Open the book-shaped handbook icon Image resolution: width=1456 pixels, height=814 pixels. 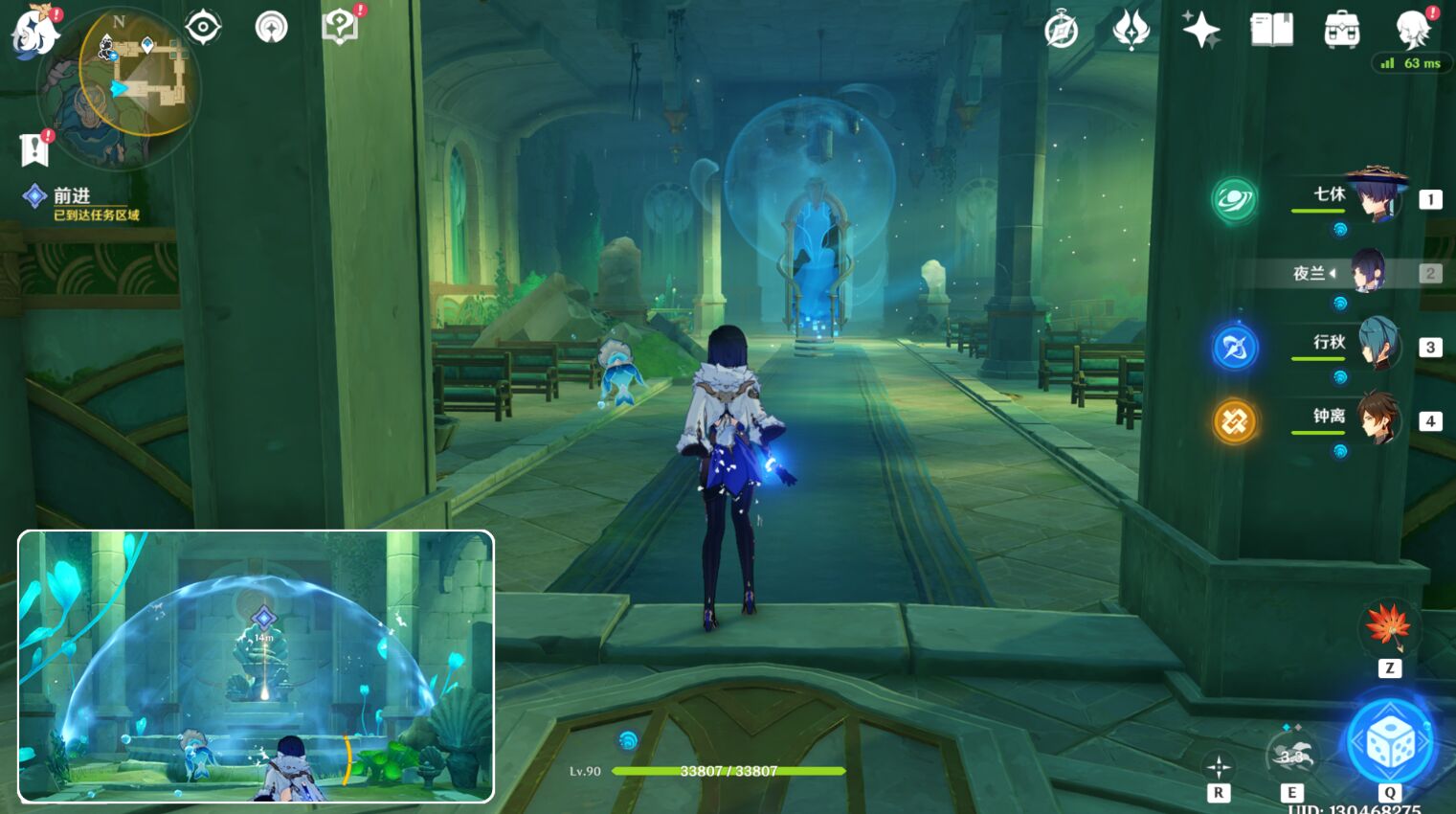click(x=1271, y=30)
